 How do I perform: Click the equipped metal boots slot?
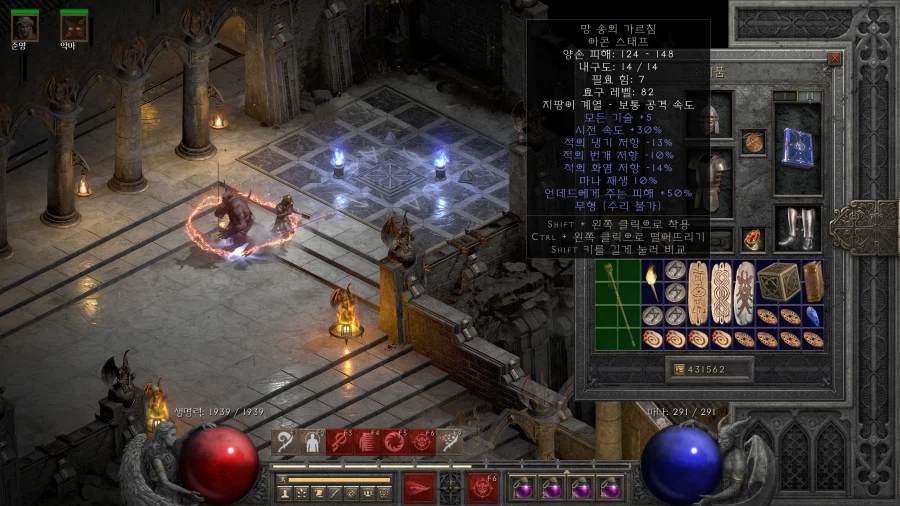(797, 227)
